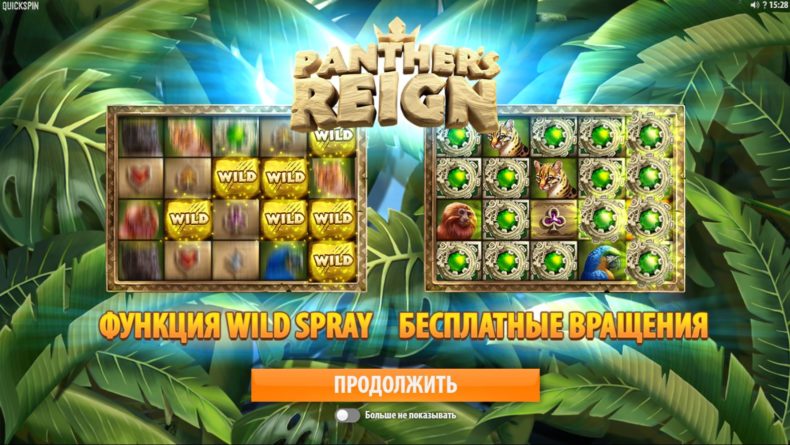This screenshot has height=445, width=790.
Task: Toggle the 'Больше не показывать' switch
Action: (347, 415)
